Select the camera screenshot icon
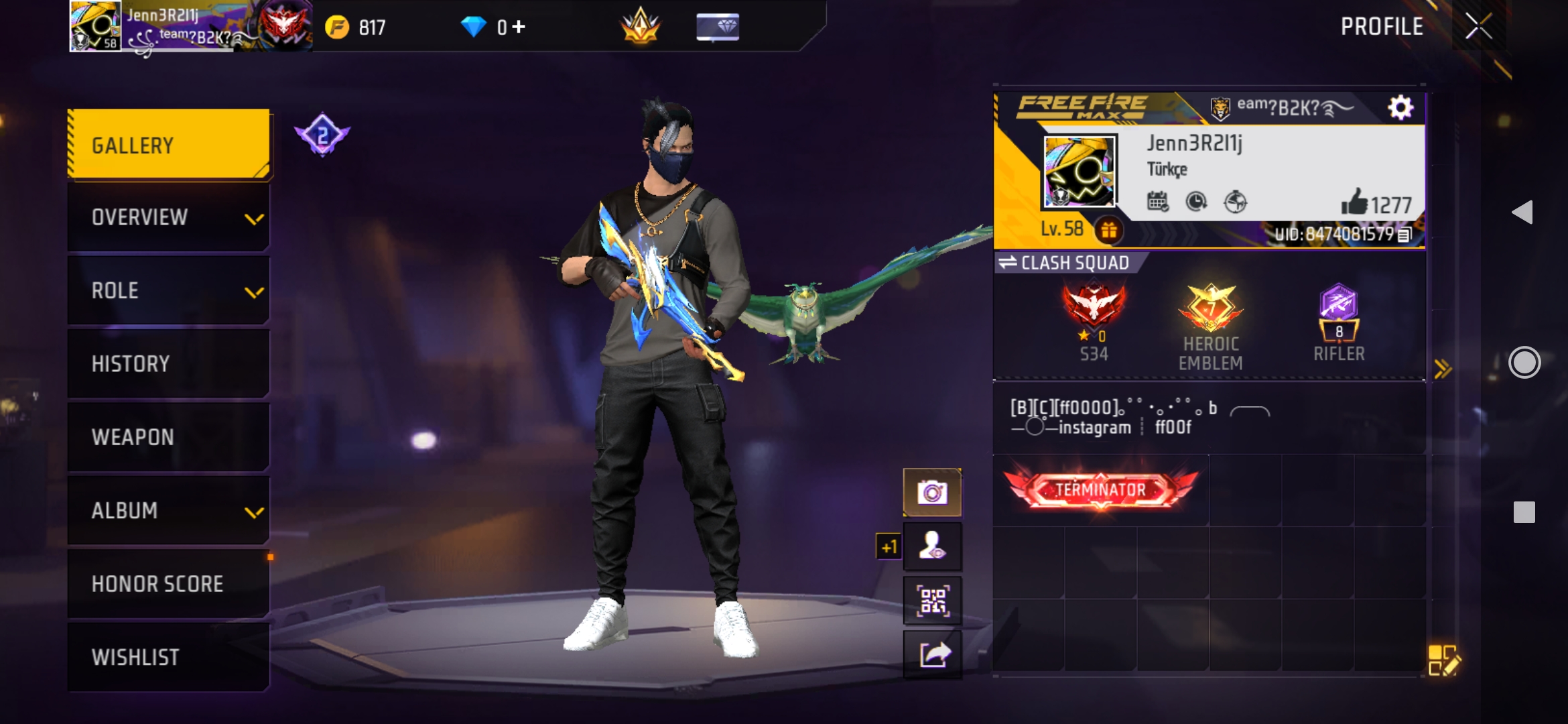Screen dimensions: 1568x724 pos(933,491)
